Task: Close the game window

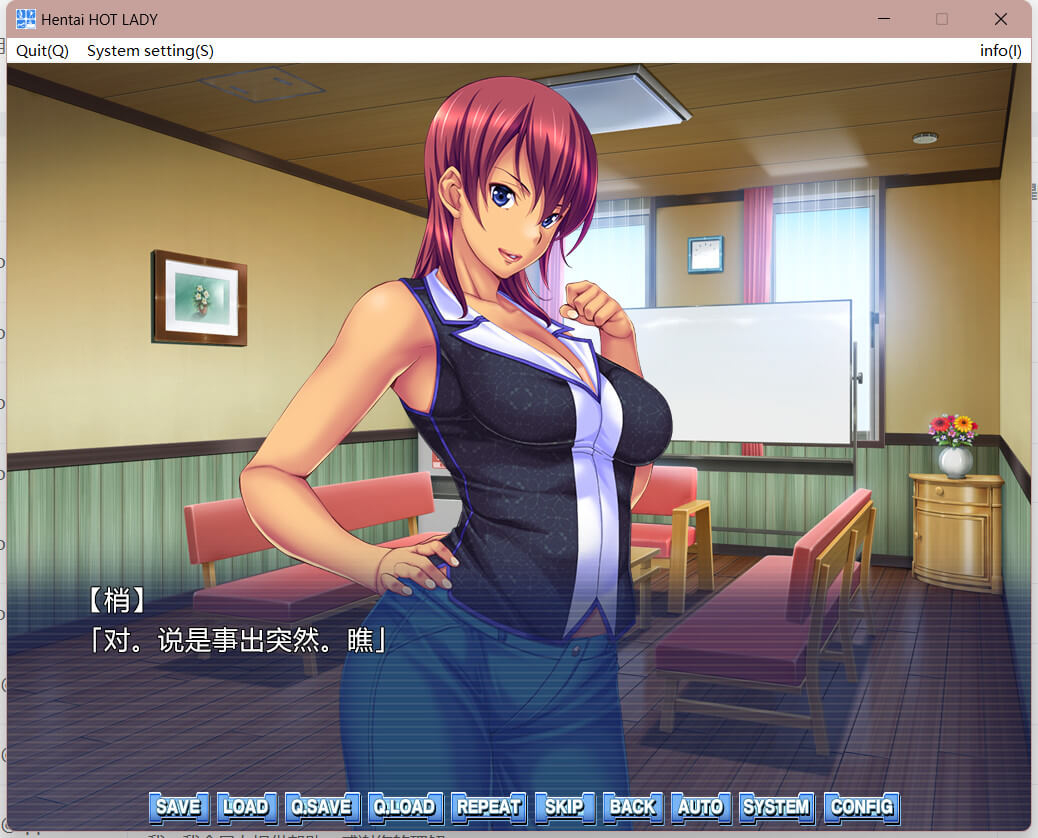Action: coord(1000,19)
